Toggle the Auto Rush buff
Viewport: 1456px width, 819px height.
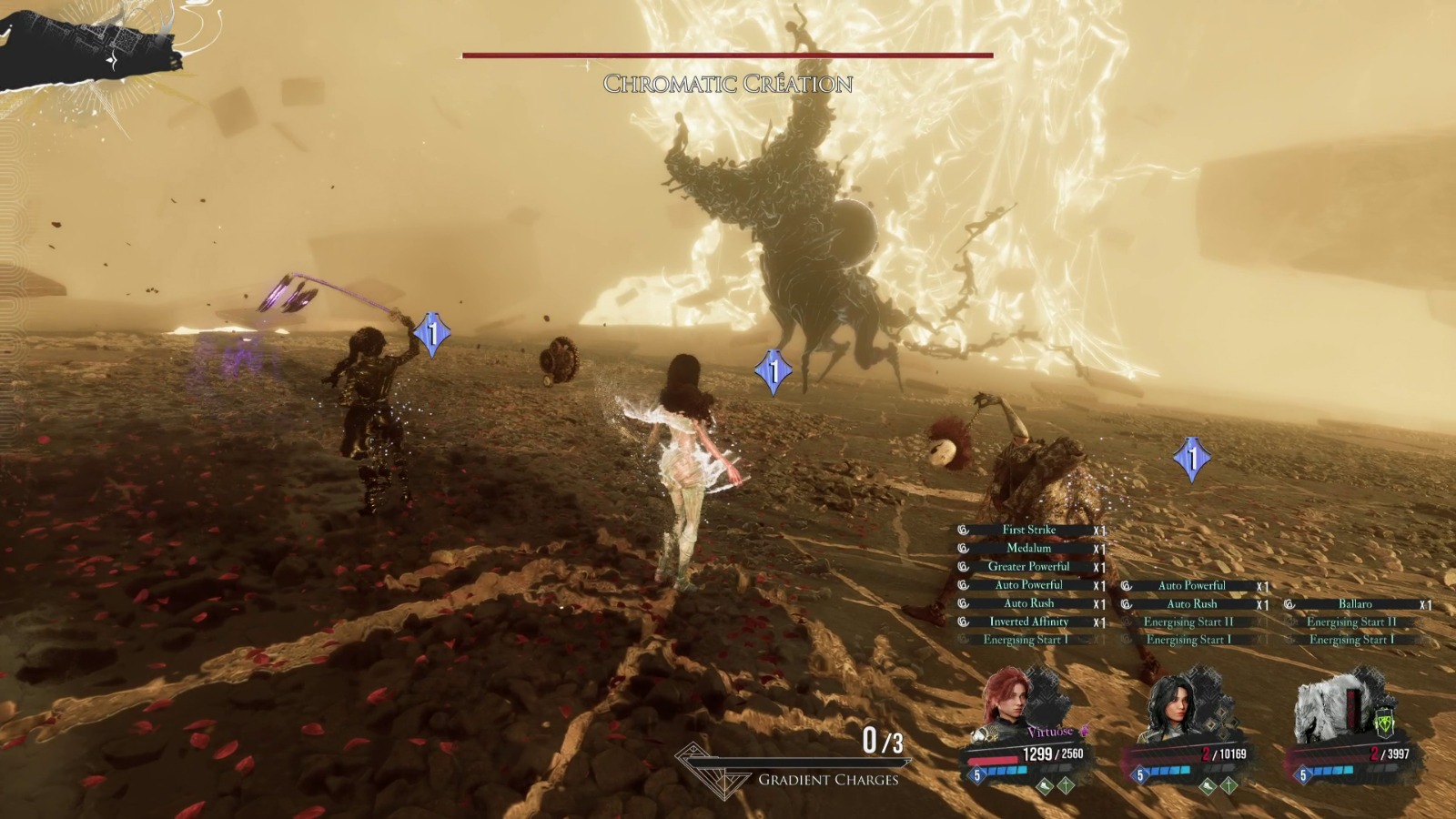click(x=965, y=602)
